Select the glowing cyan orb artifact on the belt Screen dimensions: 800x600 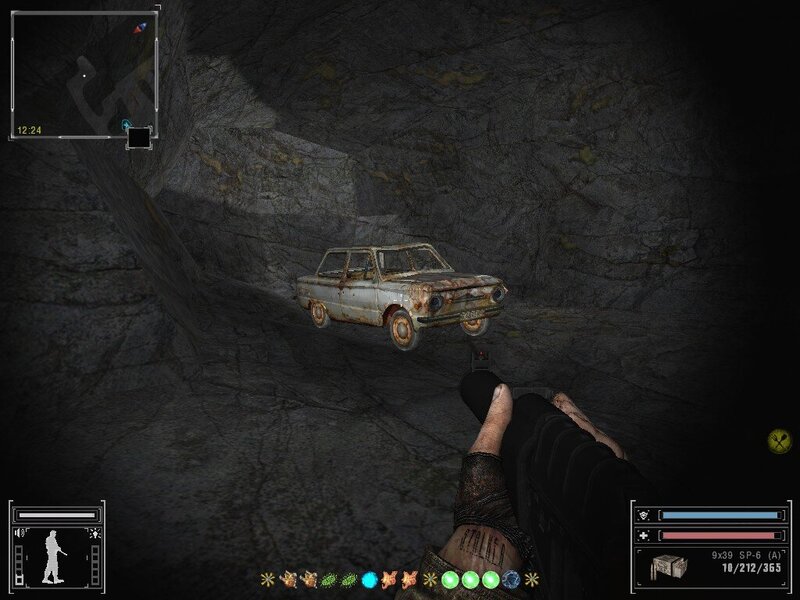[369, 578]
